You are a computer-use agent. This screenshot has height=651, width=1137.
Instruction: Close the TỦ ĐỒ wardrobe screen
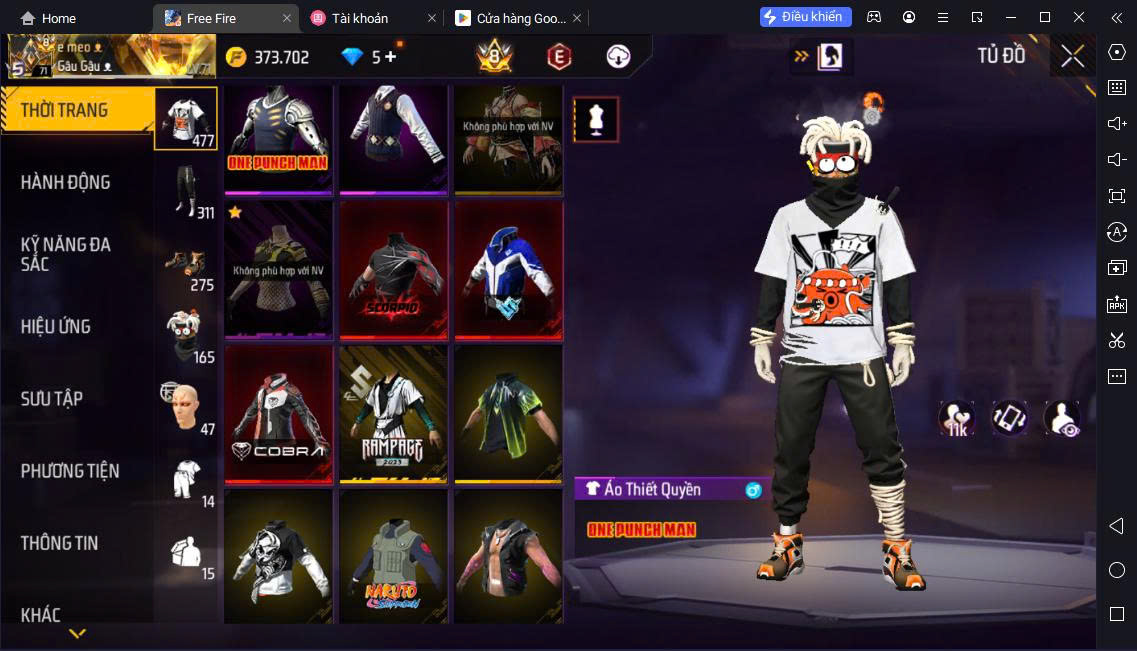[1072, 56]
